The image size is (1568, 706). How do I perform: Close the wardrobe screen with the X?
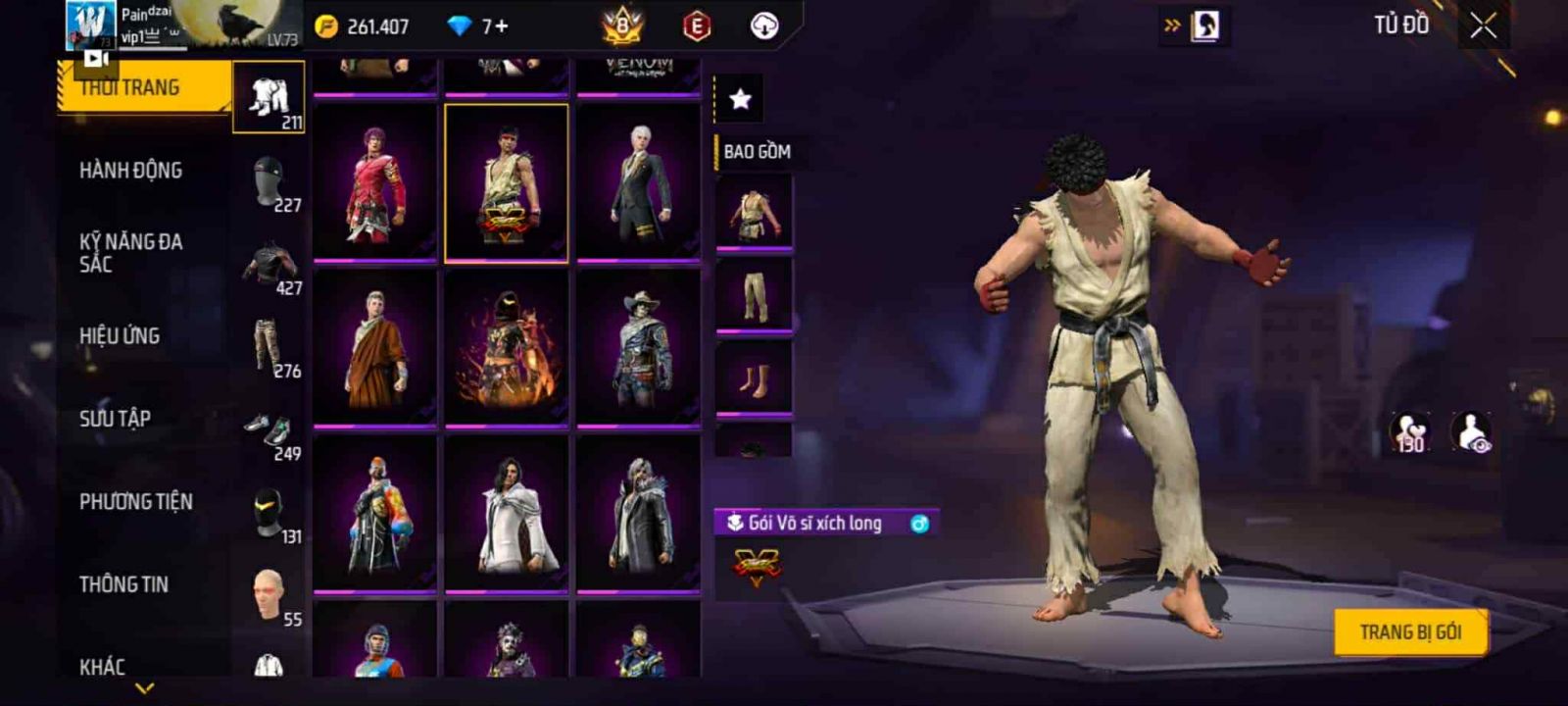[x=1483, y=26]
